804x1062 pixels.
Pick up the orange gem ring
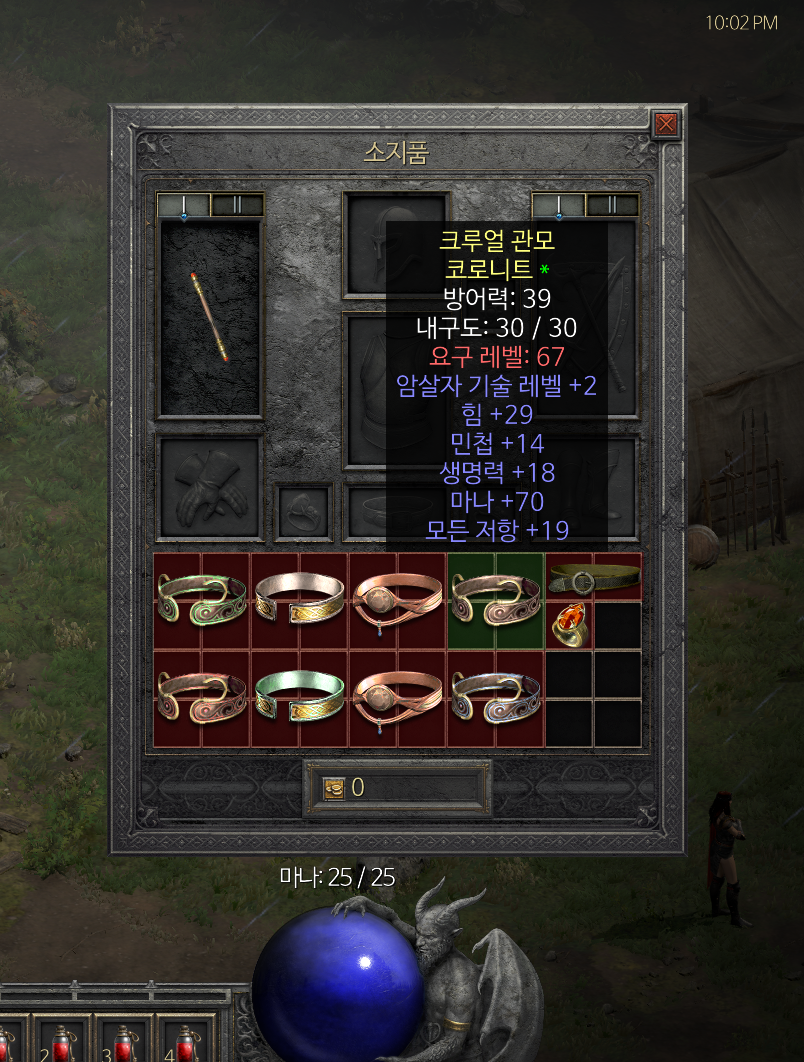(x=569, y=626)
